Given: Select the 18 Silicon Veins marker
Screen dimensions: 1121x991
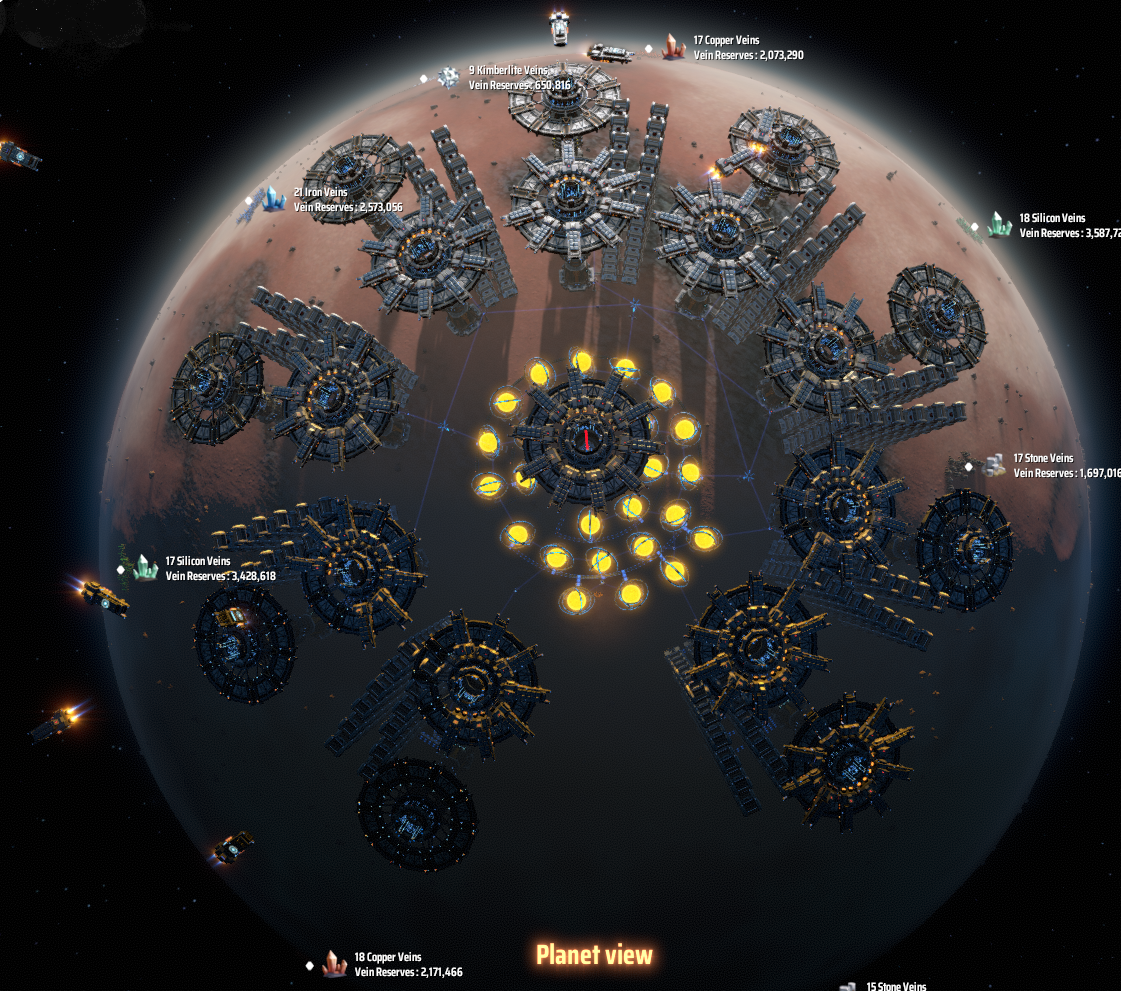Looking at the screenshot, I should (x=998, y=225).
